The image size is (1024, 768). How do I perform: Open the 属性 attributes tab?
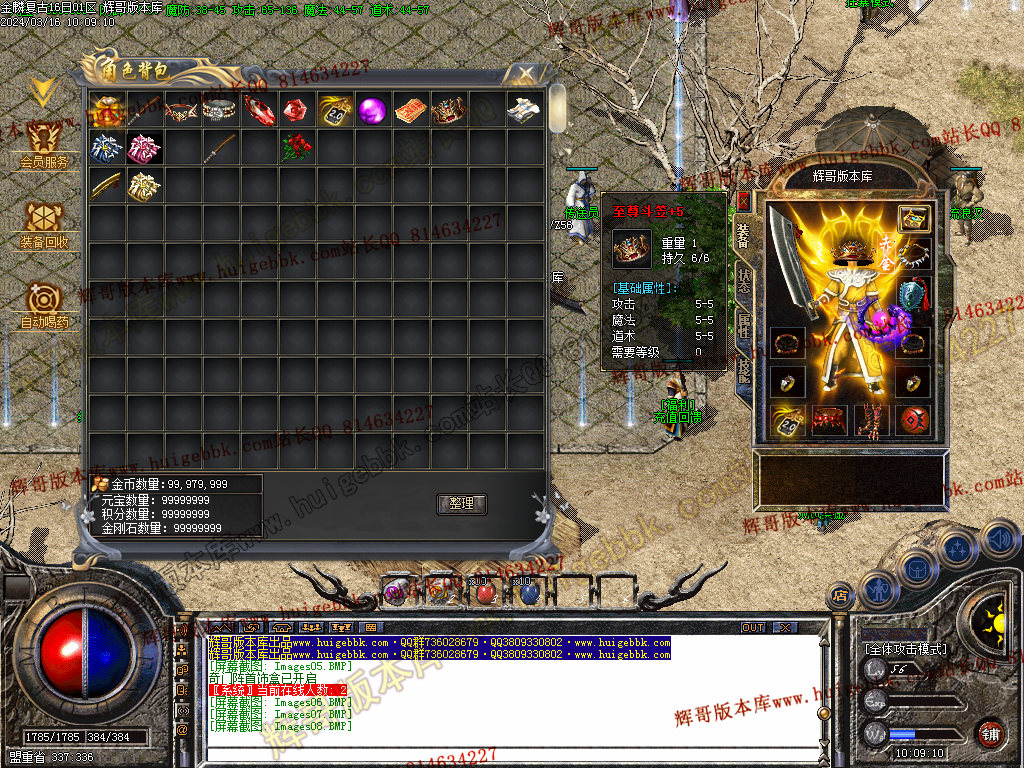(x=744, y=323)
